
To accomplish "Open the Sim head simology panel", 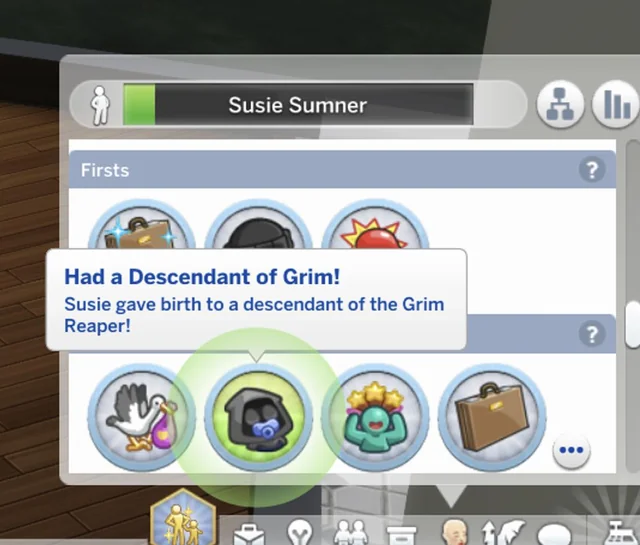I will (x=453, y=530).
